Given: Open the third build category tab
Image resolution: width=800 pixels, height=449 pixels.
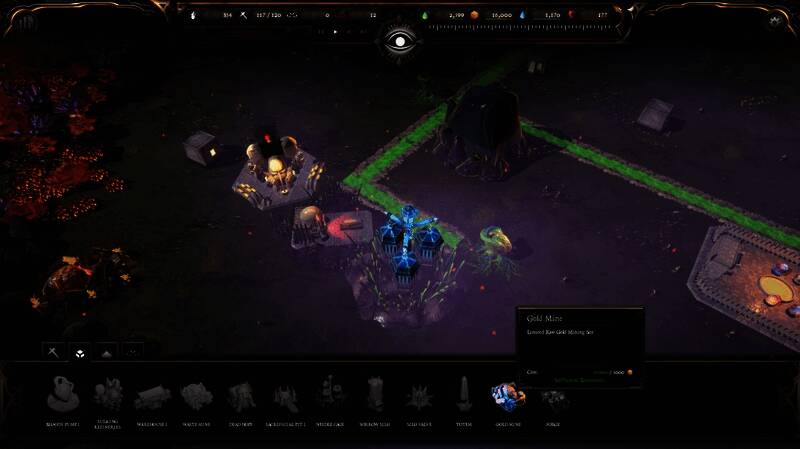Looking at the screenshot, I should pos(106,352).
